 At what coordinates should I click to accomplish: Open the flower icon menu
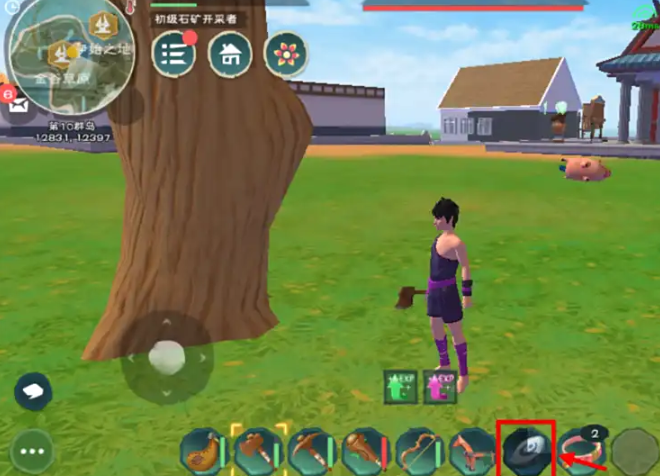pos(285,53)
